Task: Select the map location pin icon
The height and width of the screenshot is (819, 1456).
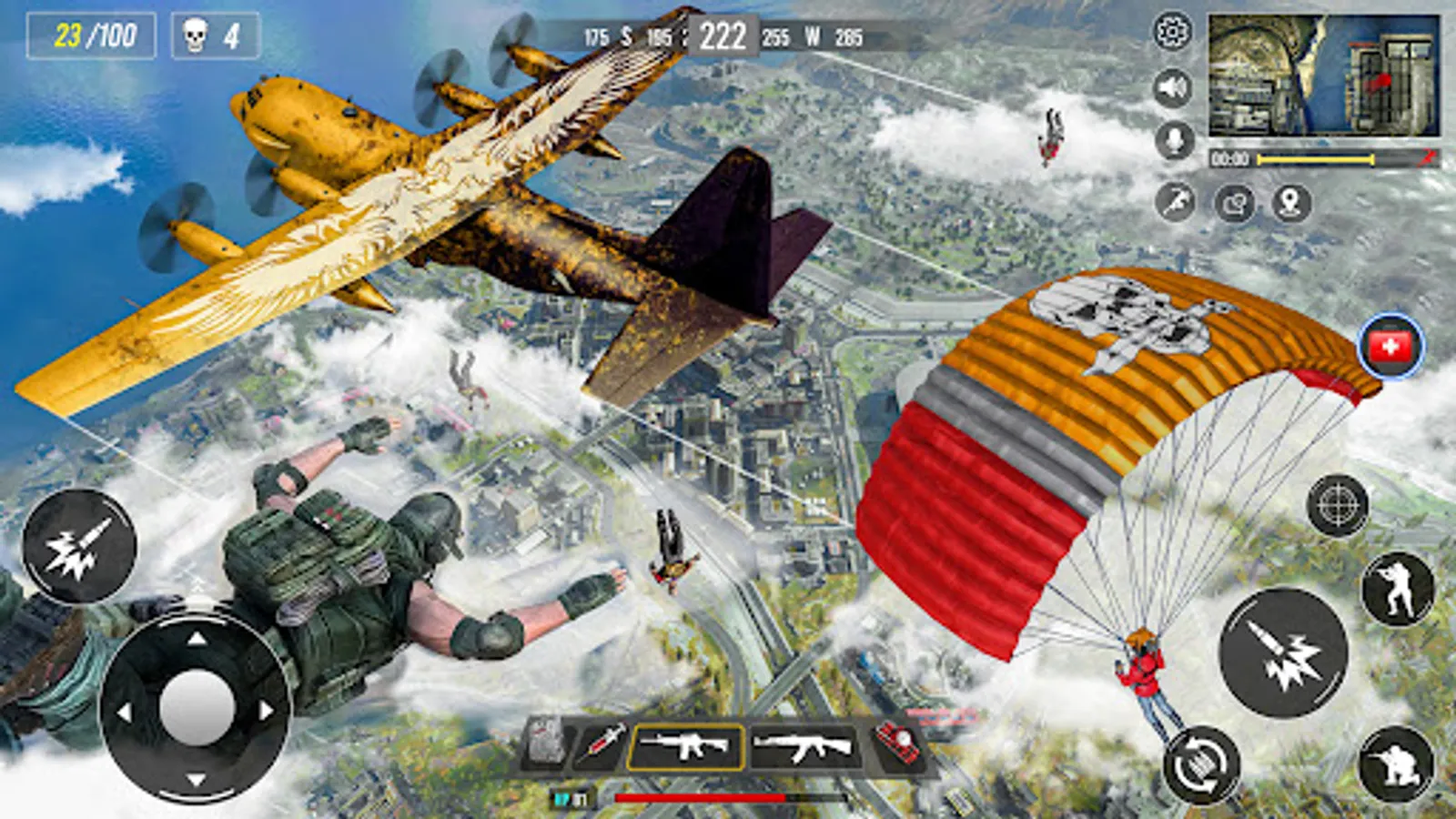Action: [1290, 202]
